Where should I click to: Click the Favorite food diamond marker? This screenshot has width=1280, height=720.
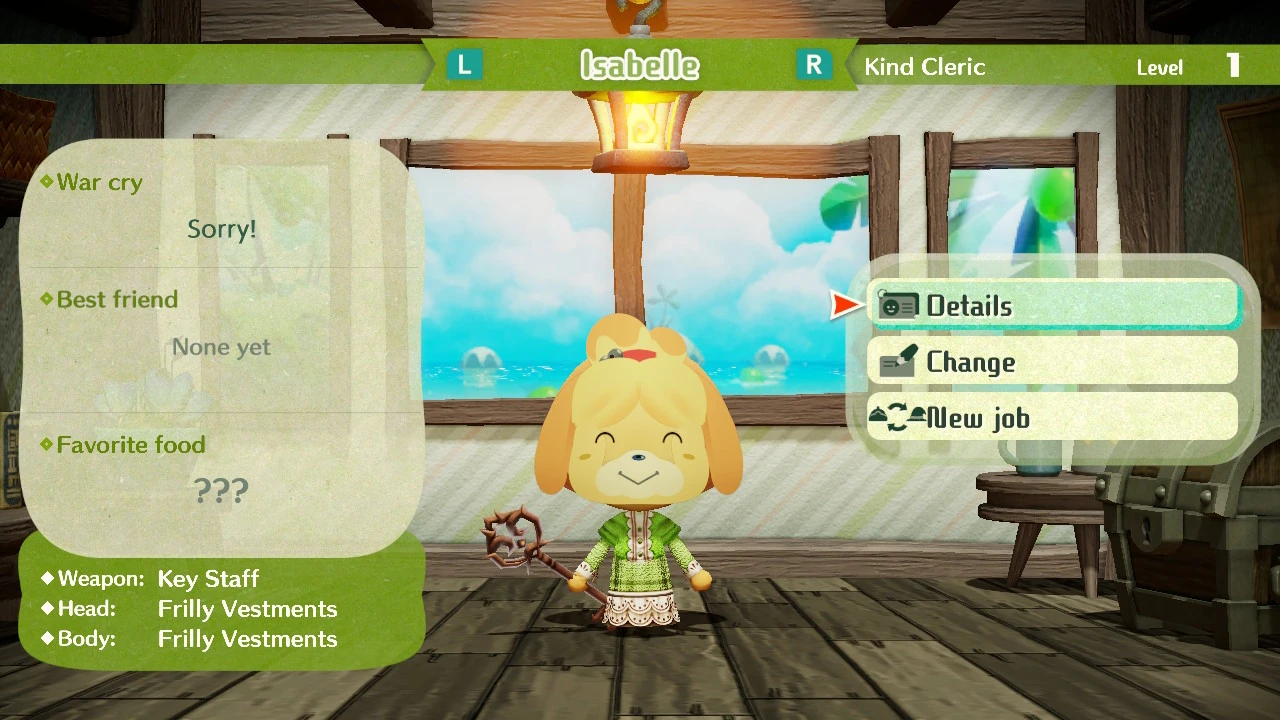coord(45,445)
